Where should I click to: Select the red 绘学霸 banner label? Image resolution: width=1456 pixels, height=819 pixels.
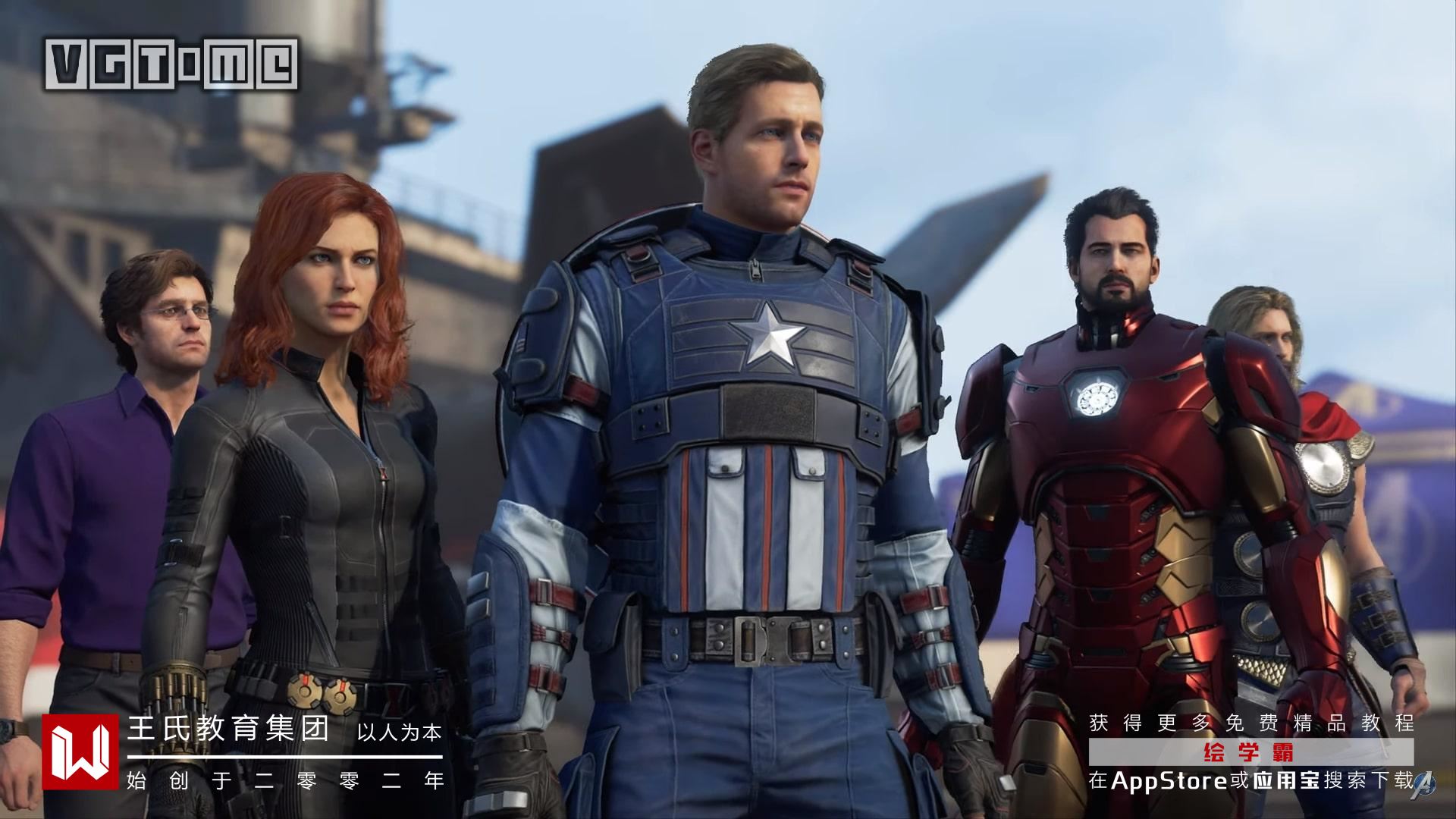1250,752
